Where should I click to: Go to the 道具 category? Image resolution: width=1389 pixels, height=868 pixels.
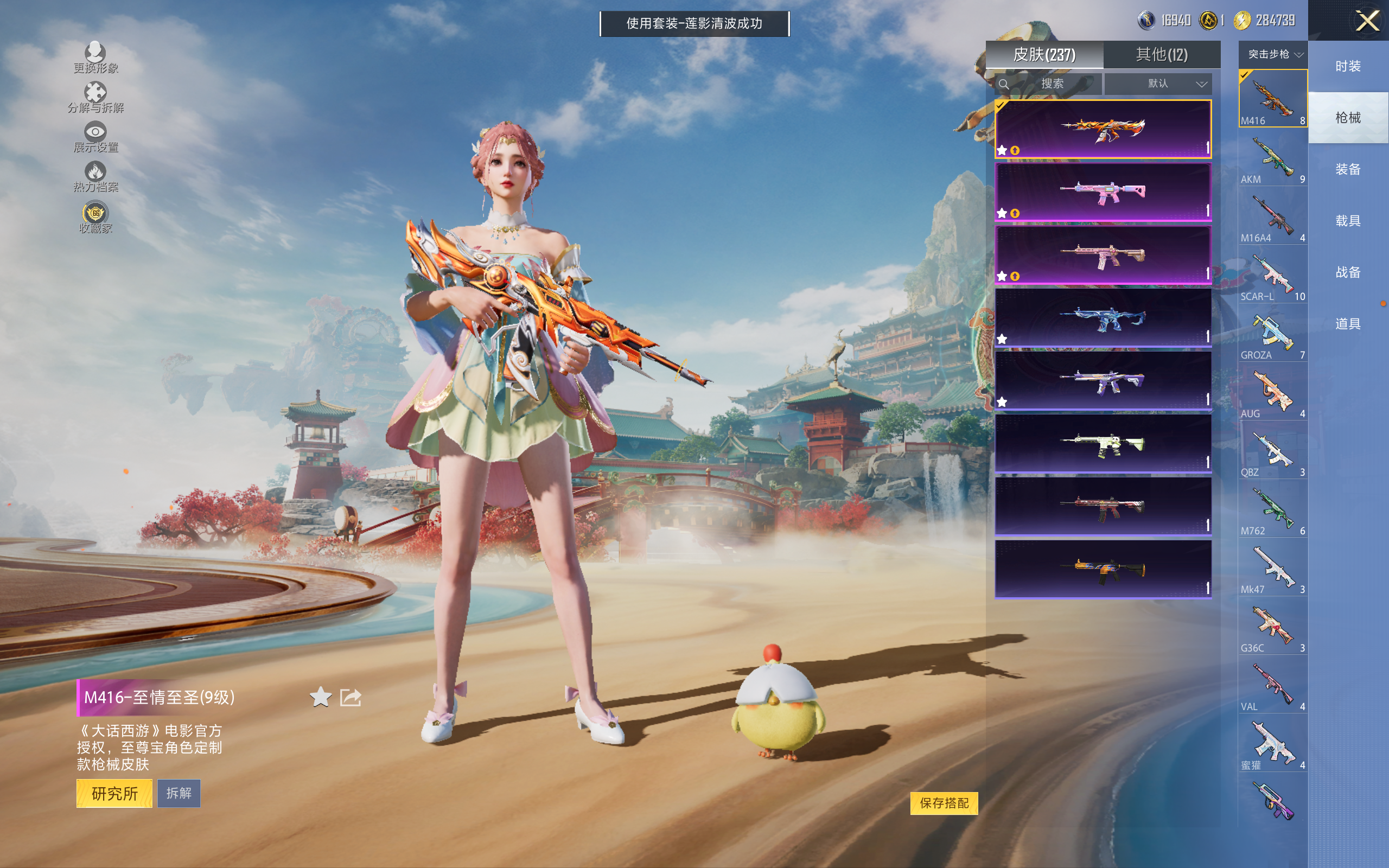click(x=1348, y=324)
